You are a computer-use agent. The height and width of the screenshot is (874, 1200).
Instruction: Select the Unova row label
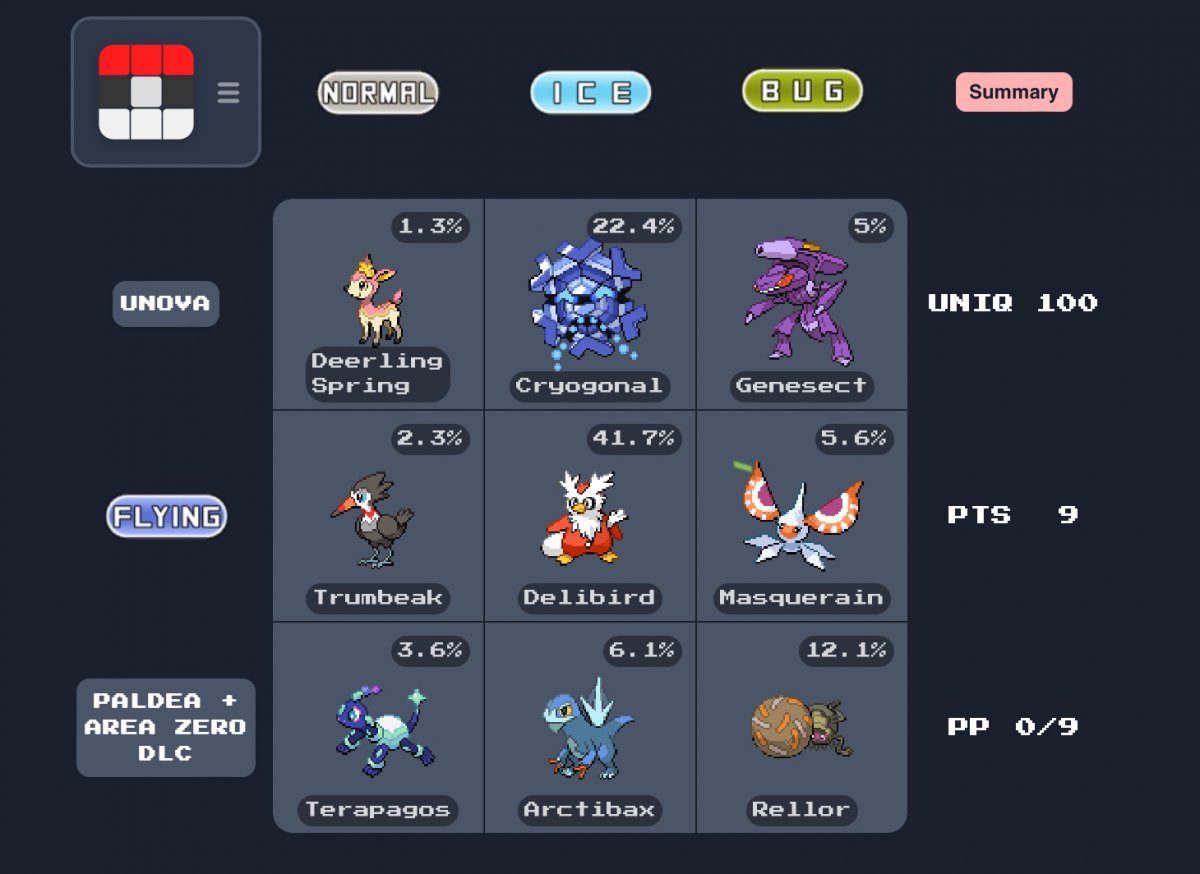[x=166, y=303]
